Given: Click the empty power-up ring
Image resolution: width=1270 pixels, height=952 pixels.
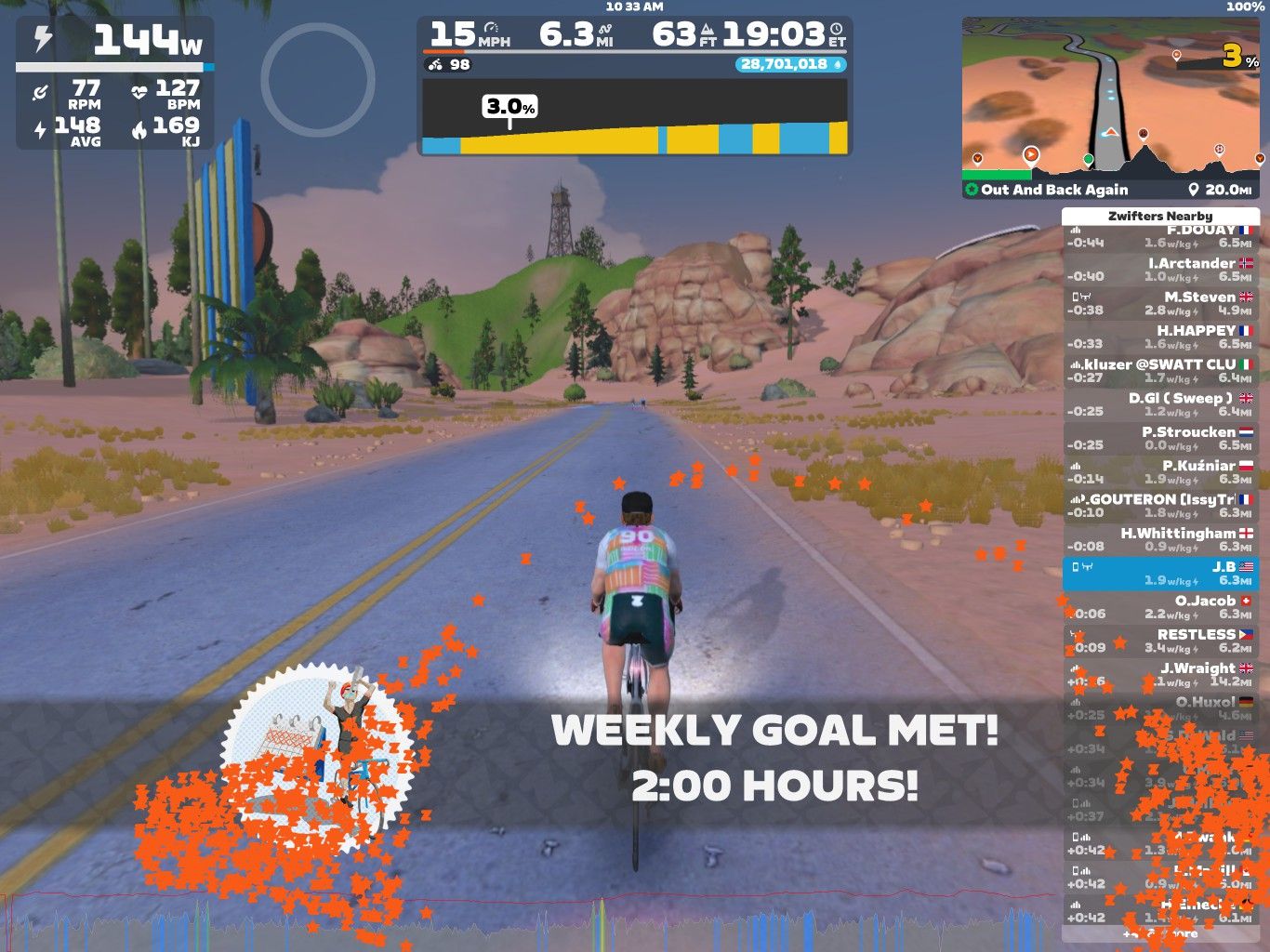Looking at the screenshot, I should coord(318,80).
